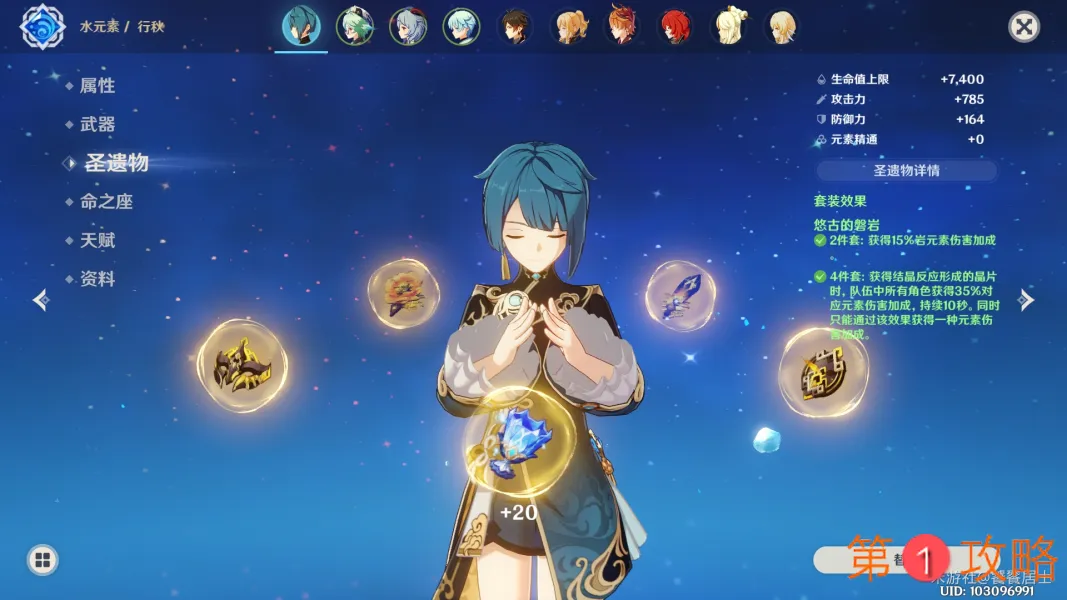The width and height of the screenshot is (1067, 600).
Task: Choose the dark-haired Zhongli portrait
Action: click(515, 27)
